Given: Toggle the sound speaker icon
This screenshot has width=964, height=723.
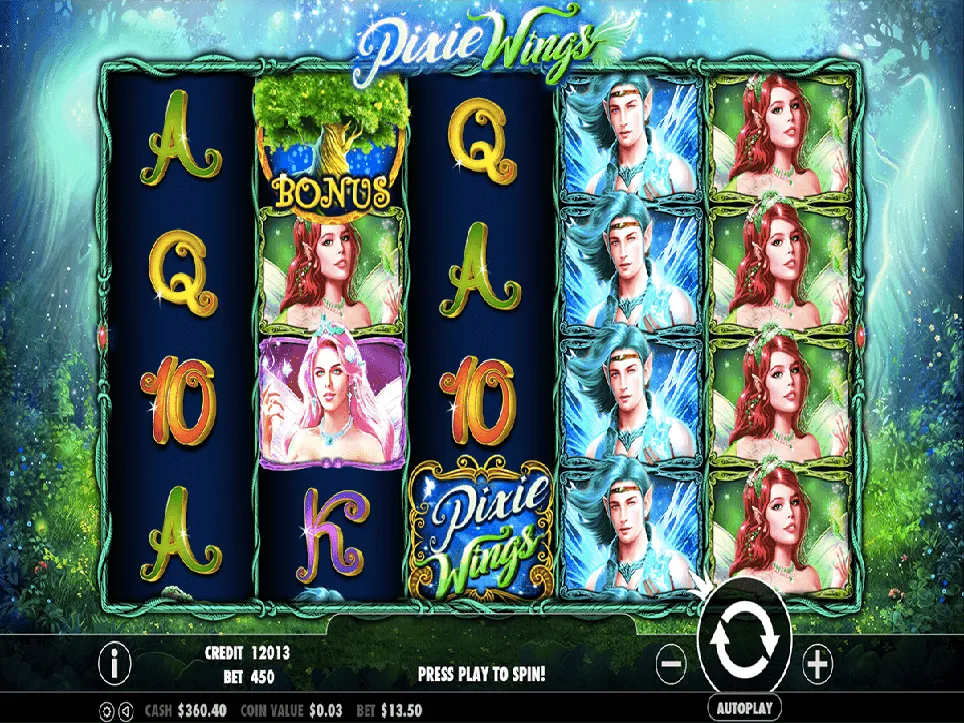Looking at the screenshot, I should click(x=124, y=710).
